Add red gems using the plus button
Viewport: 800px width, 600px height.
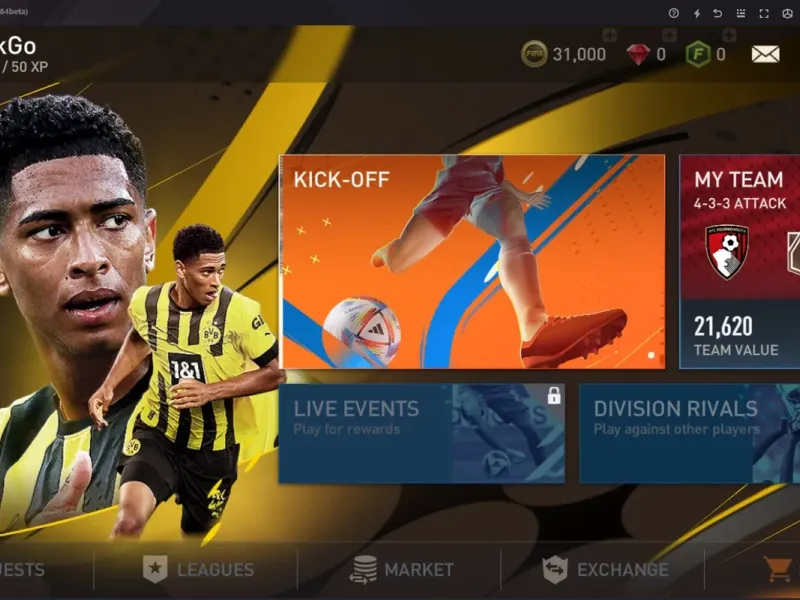coord(669,36)
